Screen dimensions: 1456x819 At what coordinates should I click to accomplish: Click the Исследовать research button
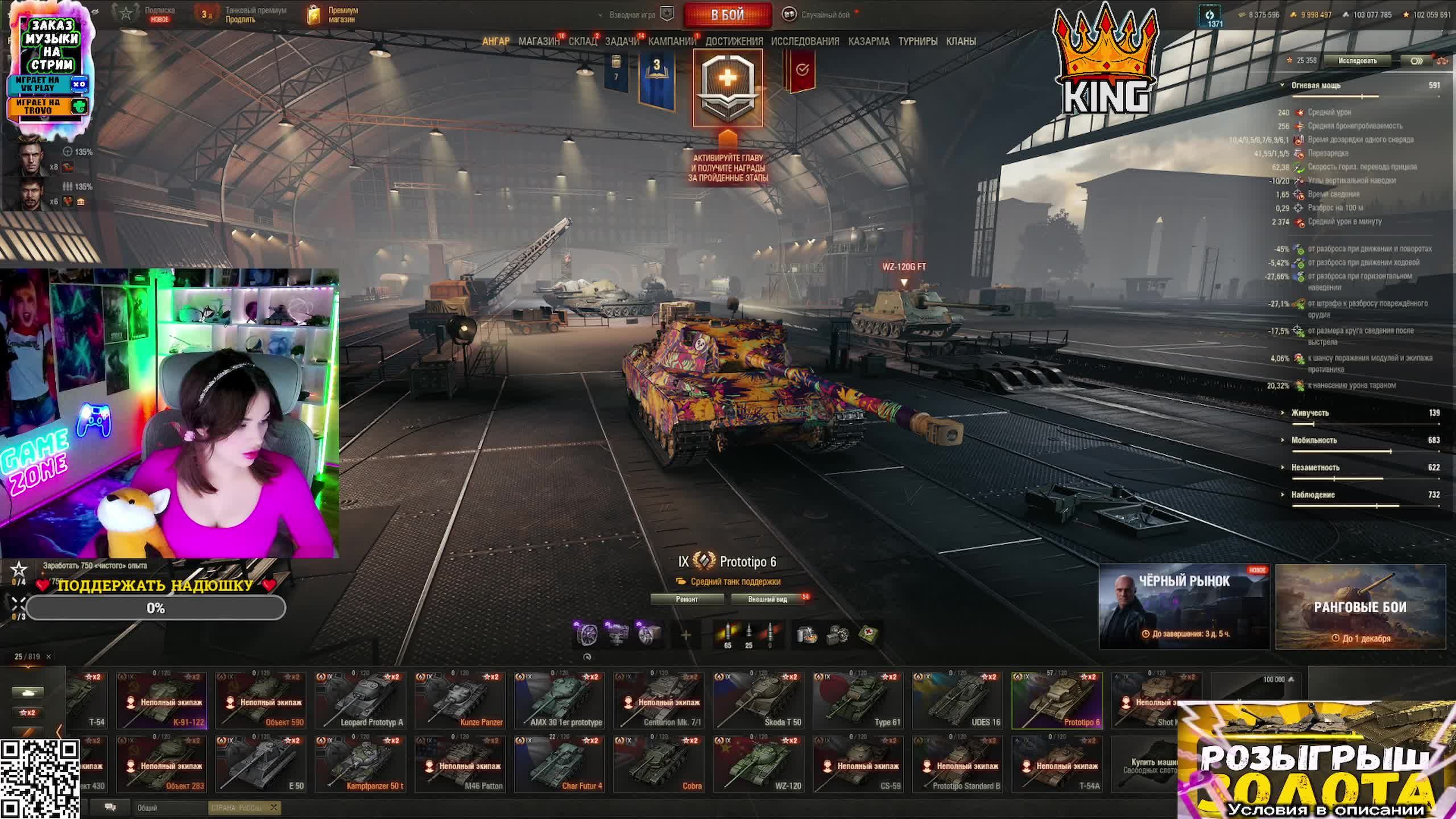point(1357,61)
